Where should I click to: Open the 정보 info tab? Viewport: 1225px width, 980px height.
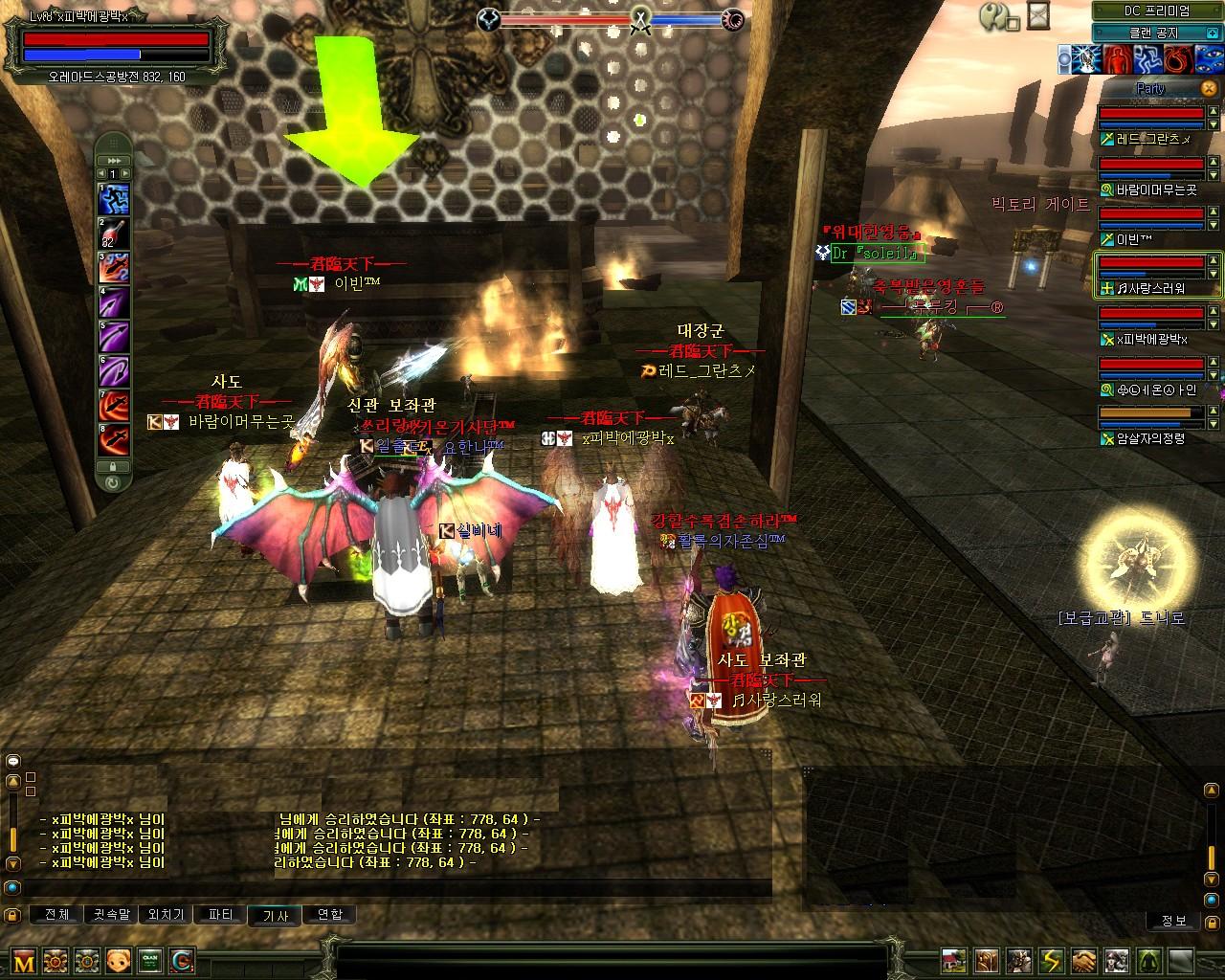(x=1174, y=921)
